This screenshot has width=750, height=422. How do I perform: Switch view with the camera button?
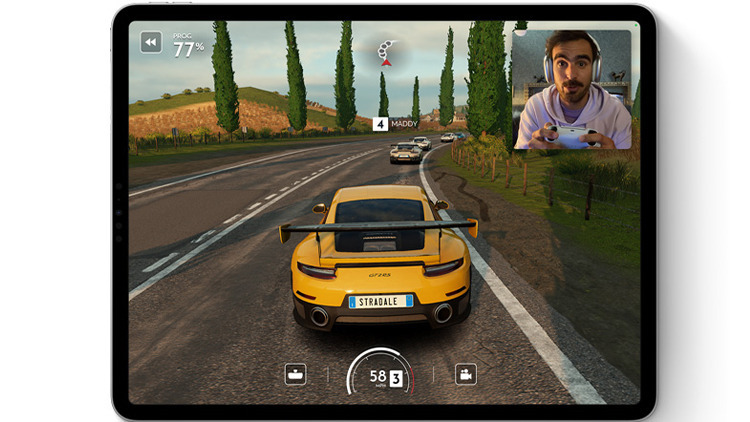click(465, 374)
